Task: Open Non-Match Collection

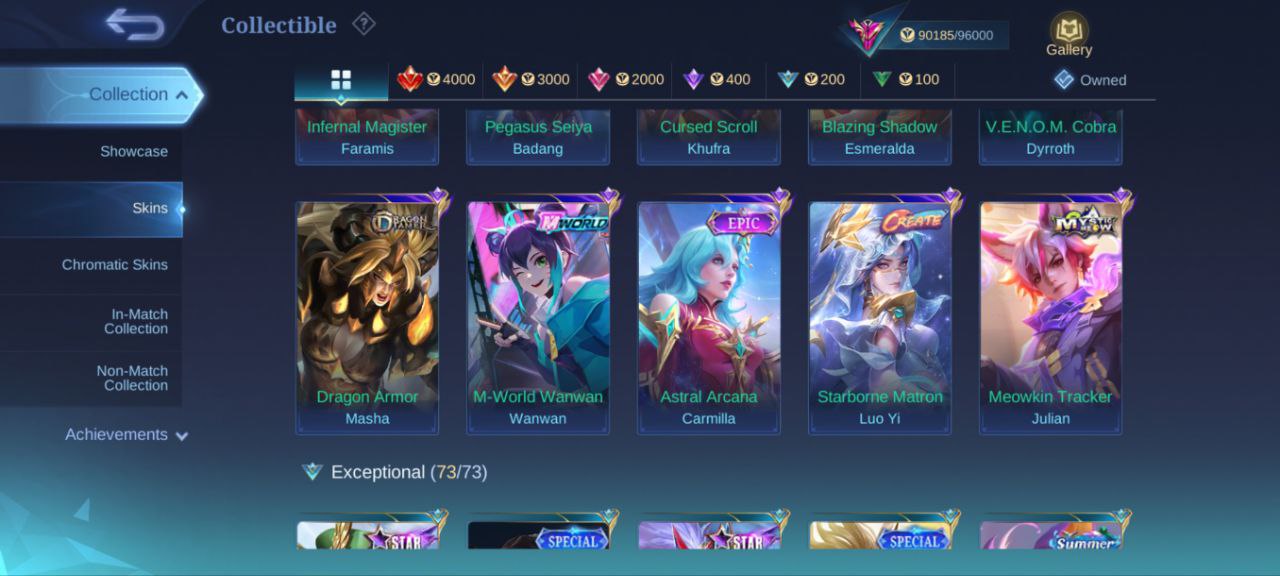Action: [x=131, y=378]
